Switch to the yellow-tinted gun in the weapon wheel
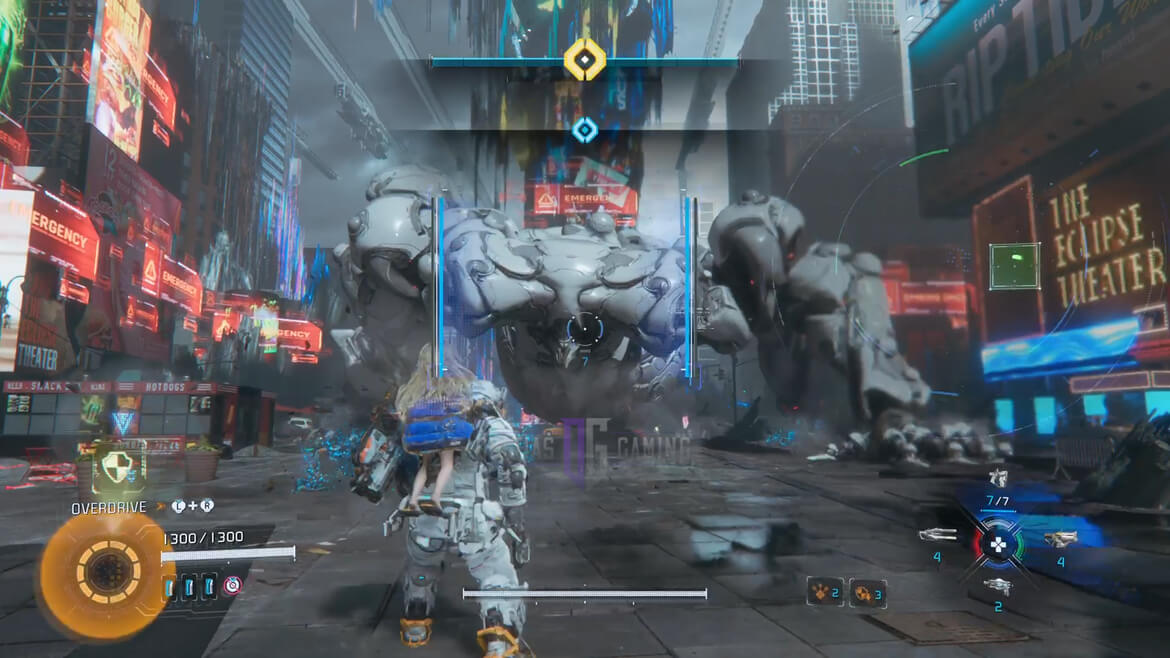The width and height of the screenshot is (1170, 658). click(1060, 539)
